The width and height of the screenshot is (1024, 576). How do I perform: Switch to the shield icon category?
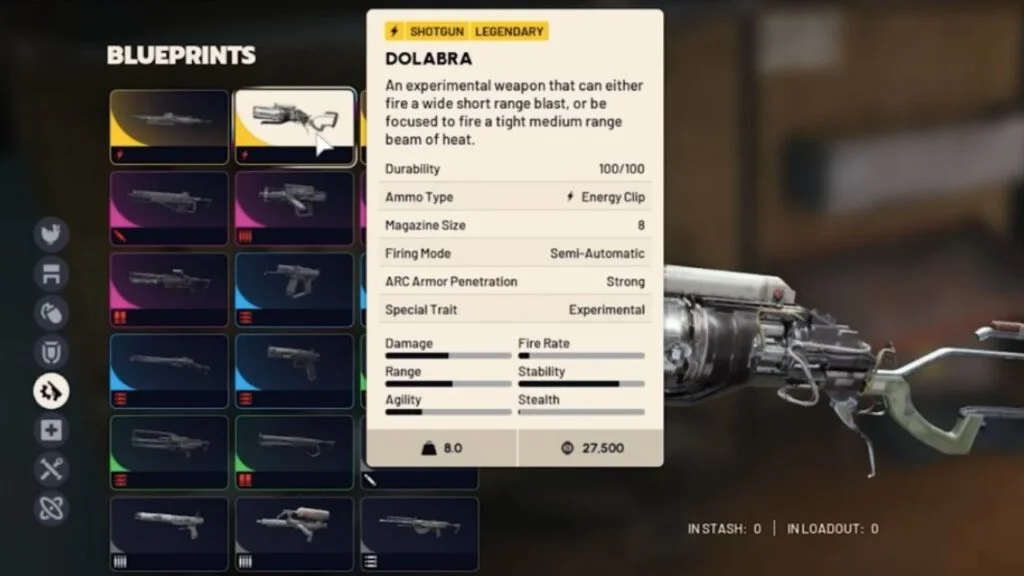click(x=51, y=351)
